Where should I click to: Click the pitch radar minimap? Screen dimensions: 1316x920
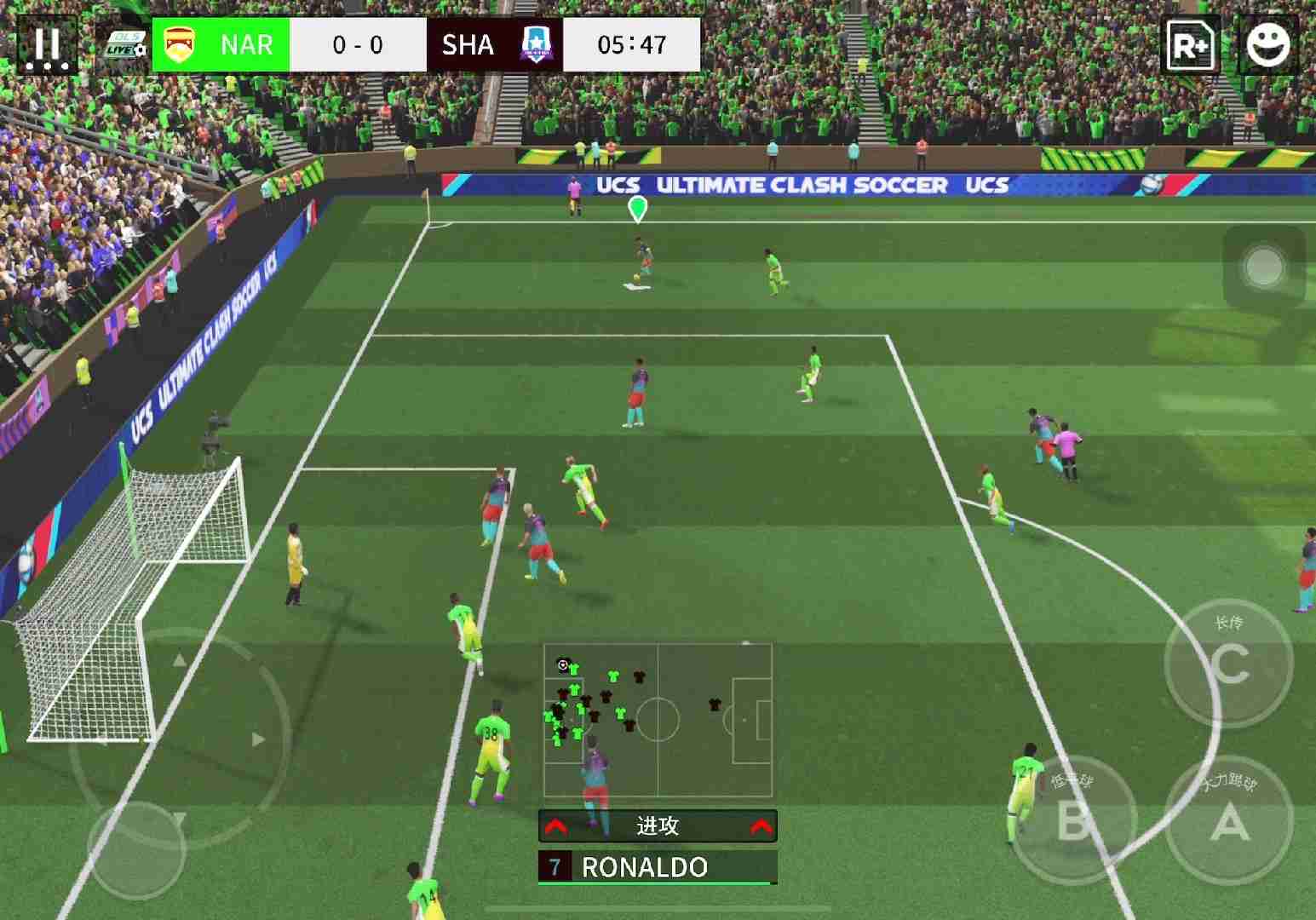(658, 720)
